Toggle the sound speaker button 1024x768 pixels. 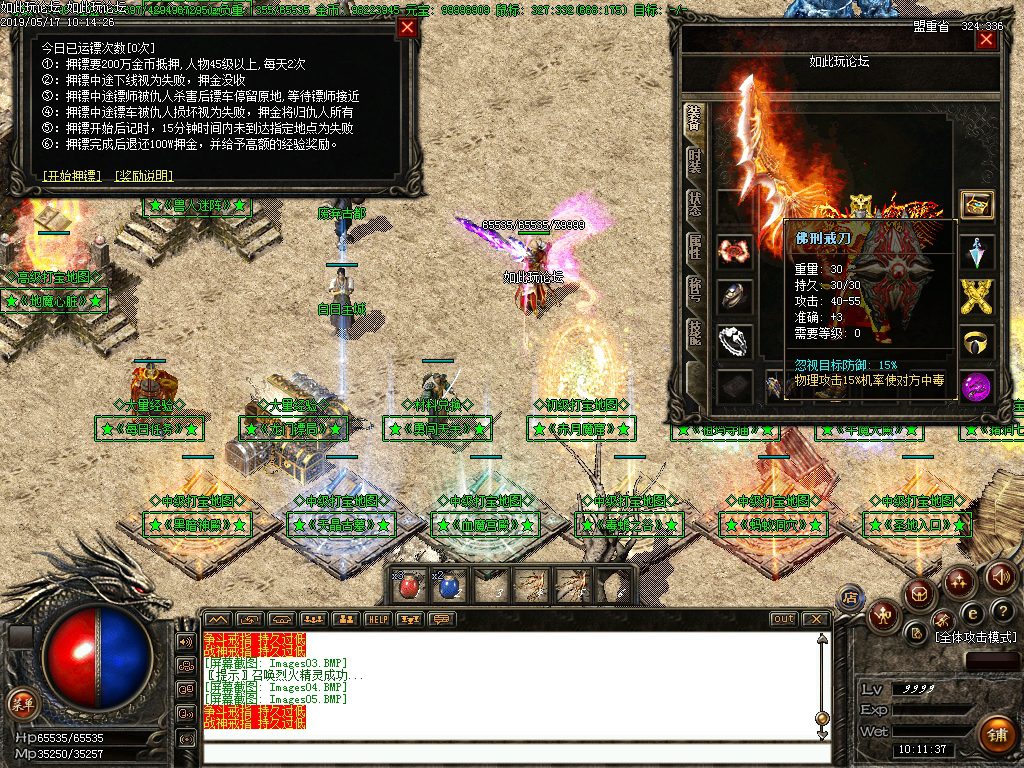coord(1001,577)
